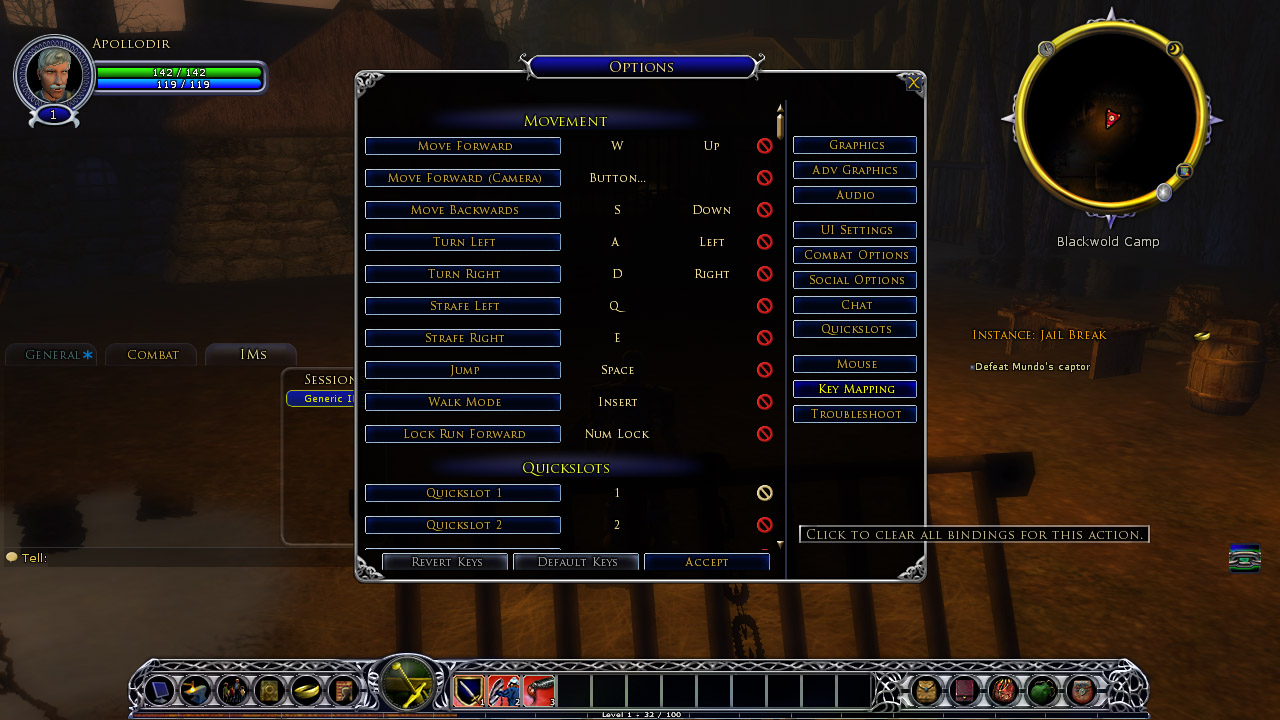This screenshot has width=1280, height=720.
Task: Open the Troubleshoot section
Action: (x=855, y=414)
